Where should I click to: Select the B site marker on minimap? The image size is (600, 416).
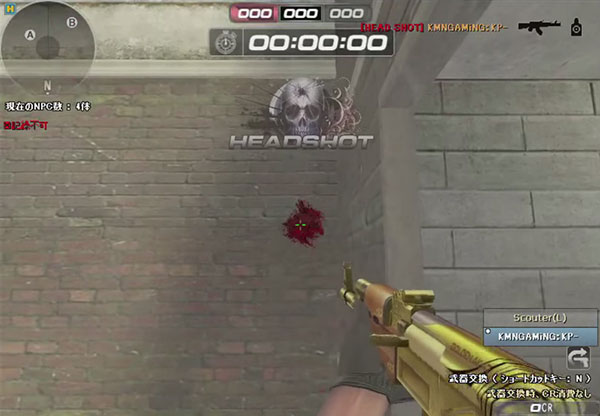click(71, 22)
